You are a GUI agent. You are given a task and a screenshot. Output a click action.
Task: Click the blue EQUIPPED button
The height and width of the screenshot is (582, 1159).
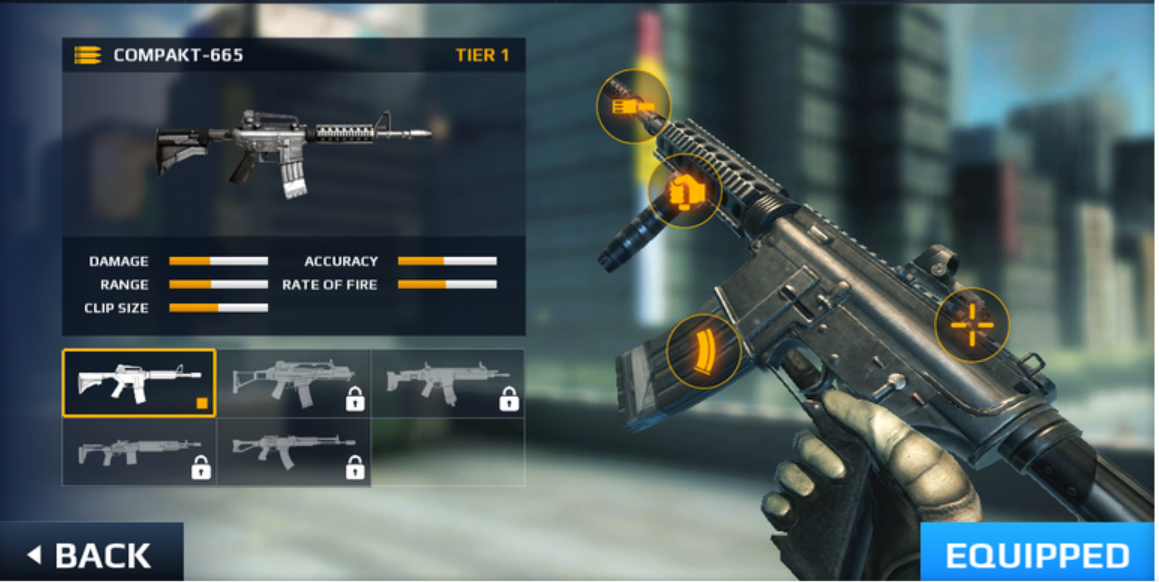coord(1036,553)
